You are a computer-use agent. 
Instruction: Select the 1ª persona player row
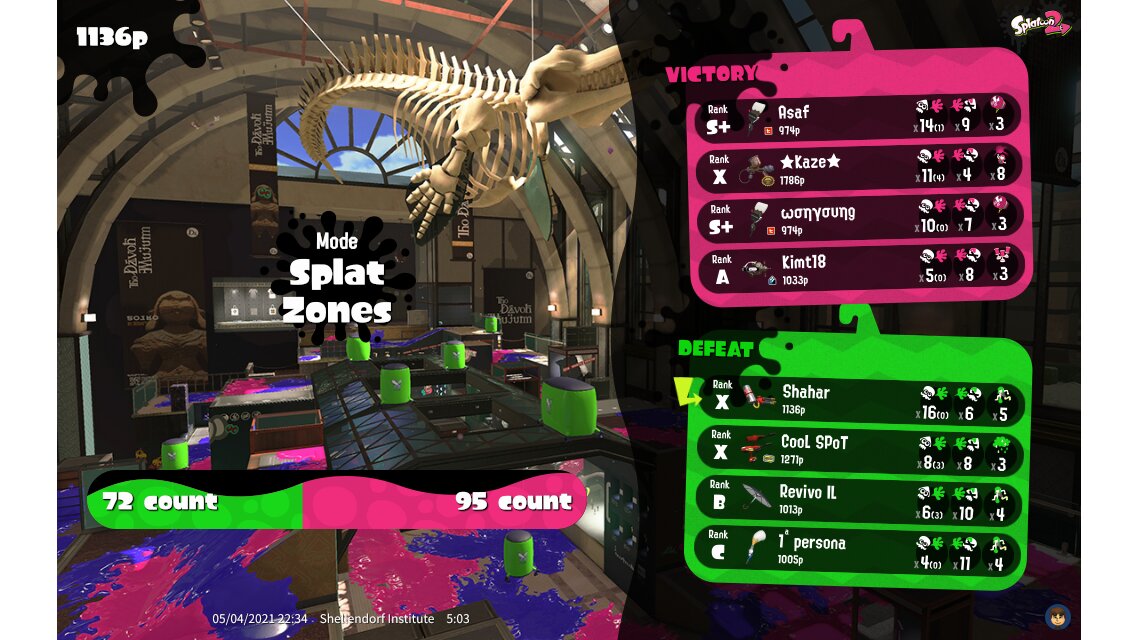tap(860, 550)
